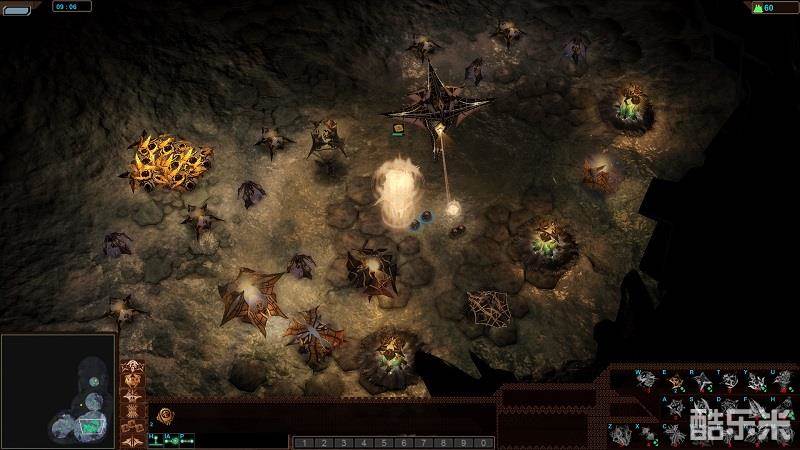Select the unit beside the glowing cocoon

[427, 214]
